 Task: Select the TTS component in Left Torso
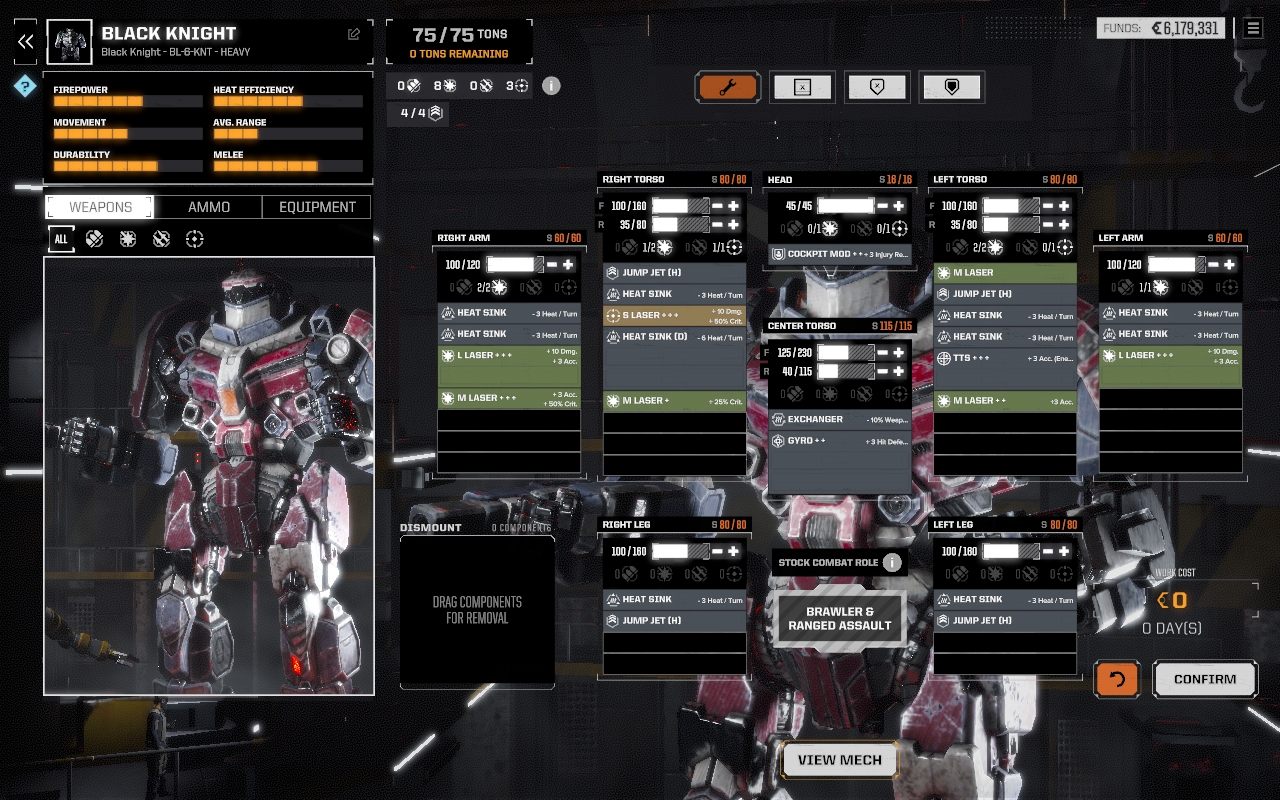tap(1005, 358)
